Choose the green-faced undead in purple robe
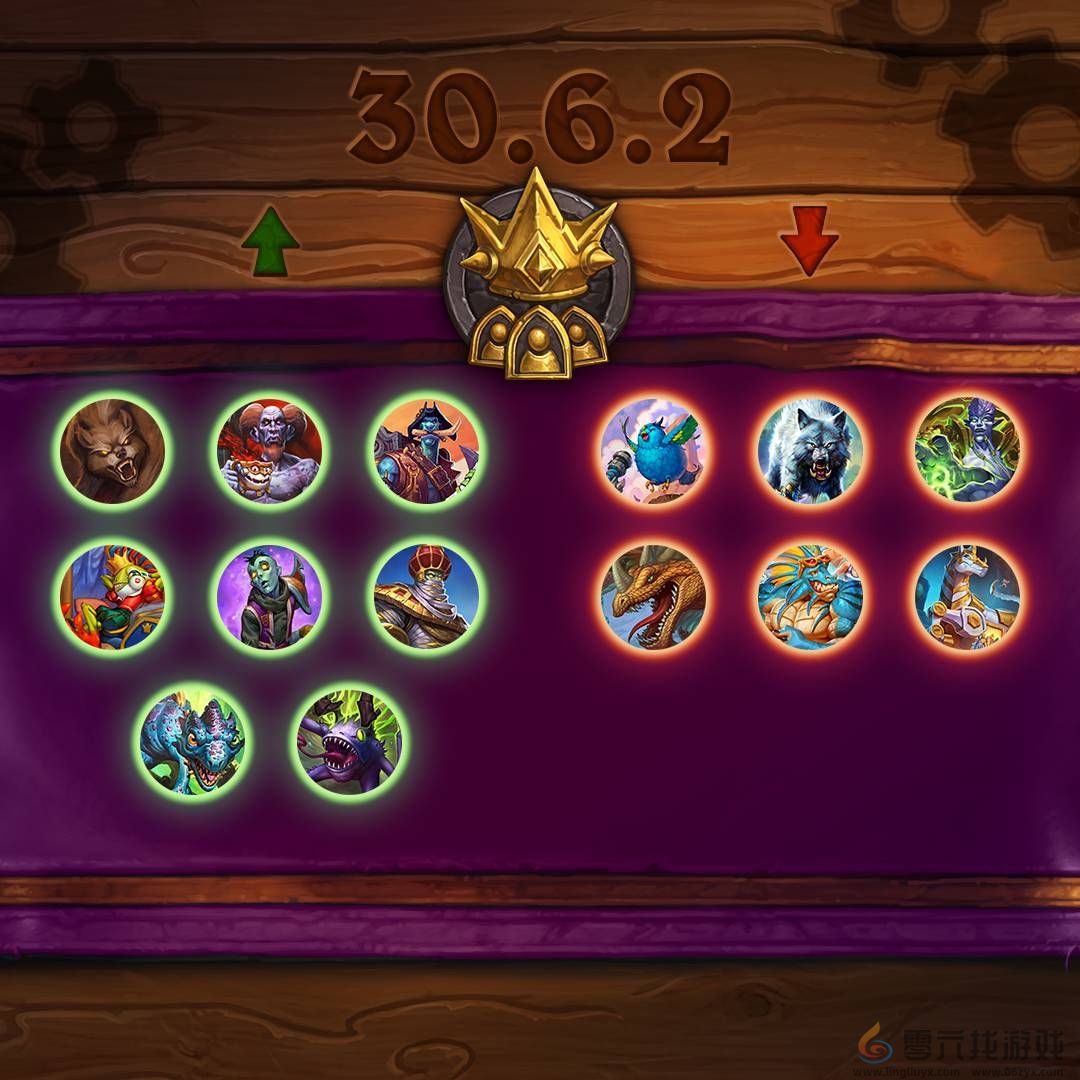 click(269, 597)
